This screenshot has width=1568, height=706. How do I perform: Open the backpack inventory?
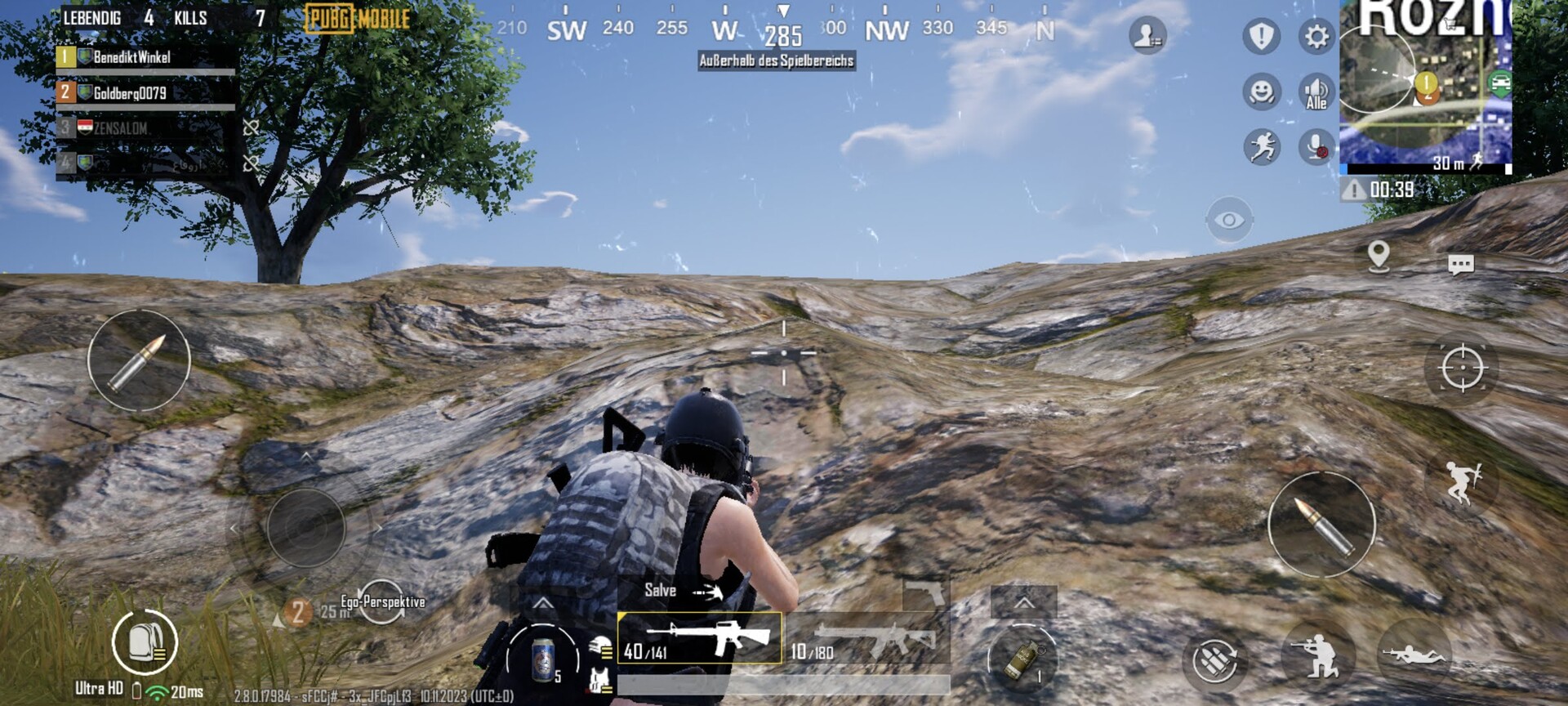point(144,641)
